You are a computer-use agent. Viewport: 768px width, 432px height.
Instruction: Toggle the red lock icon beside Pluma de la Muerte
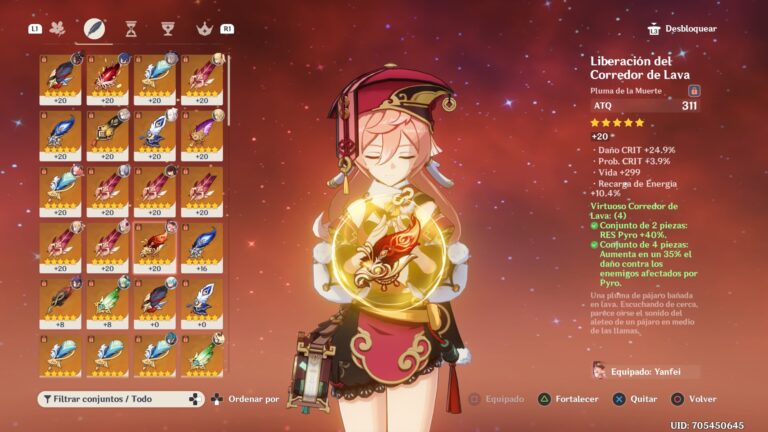tap(694, 90)
